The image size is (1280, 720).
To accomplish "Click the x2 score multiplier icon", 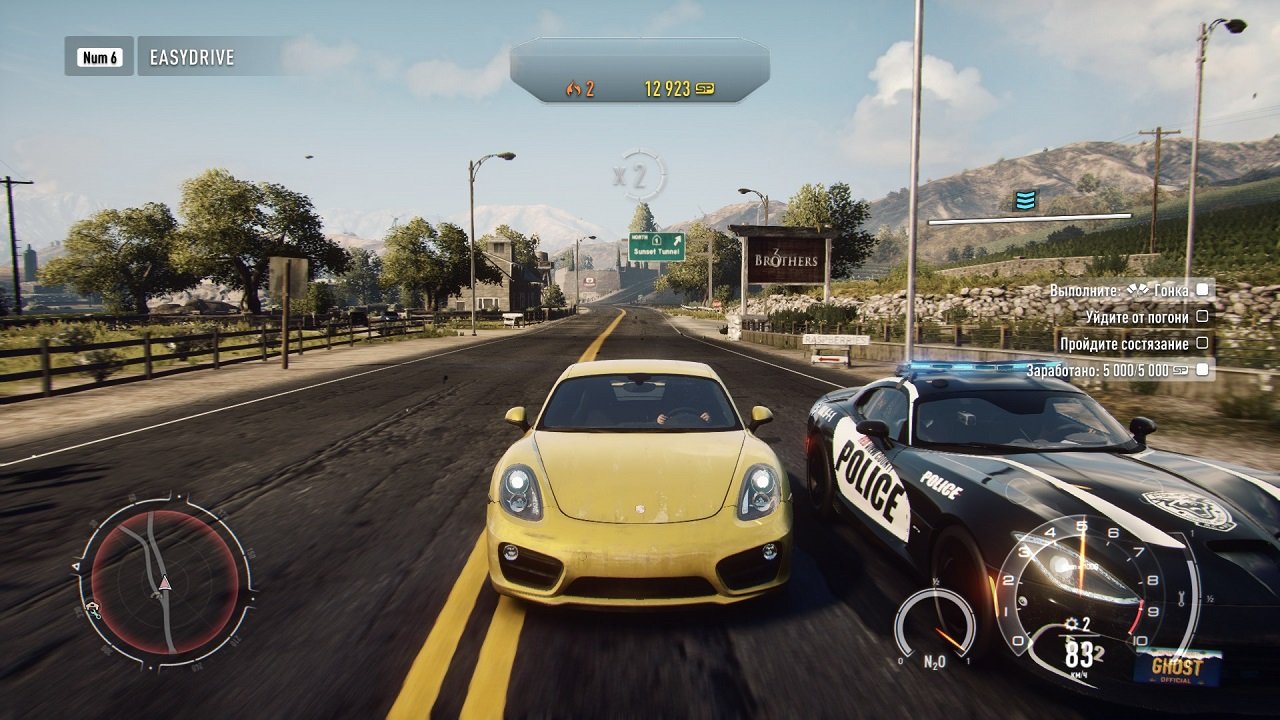I will tap(640, 172).
